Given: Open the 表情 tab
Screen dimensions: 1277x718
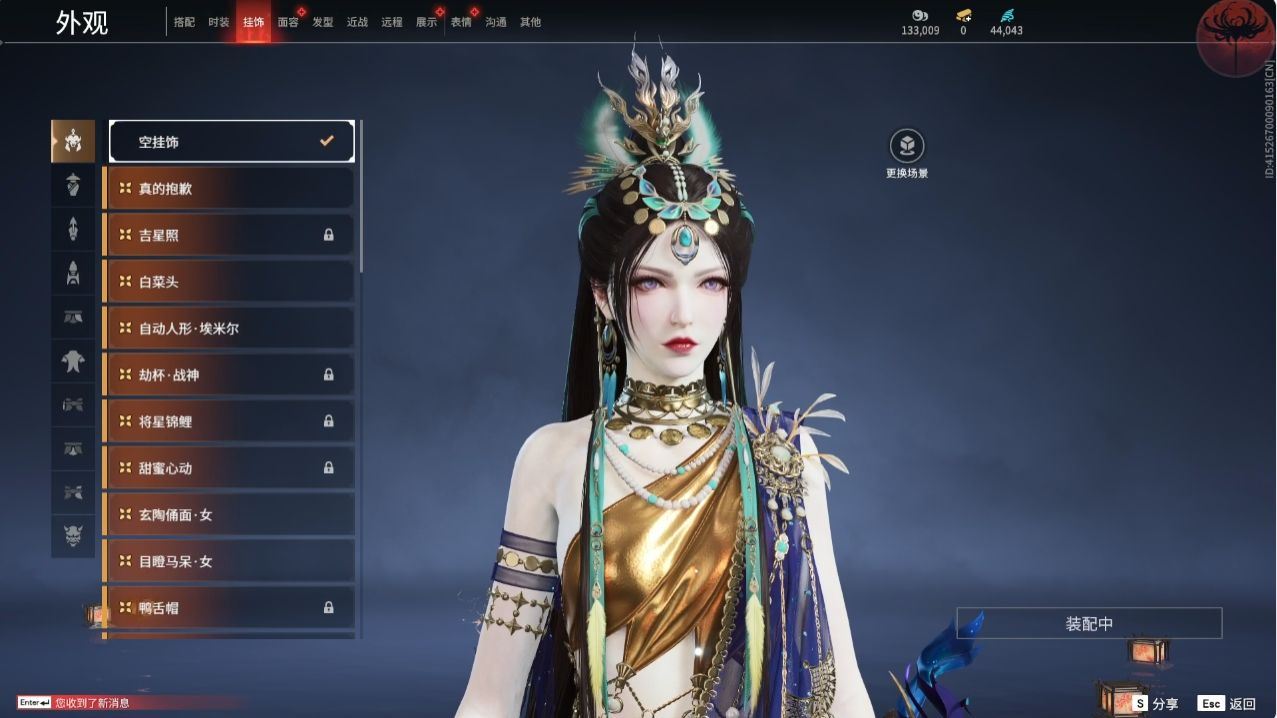Looking at the screenshot, I should [461, 22].
